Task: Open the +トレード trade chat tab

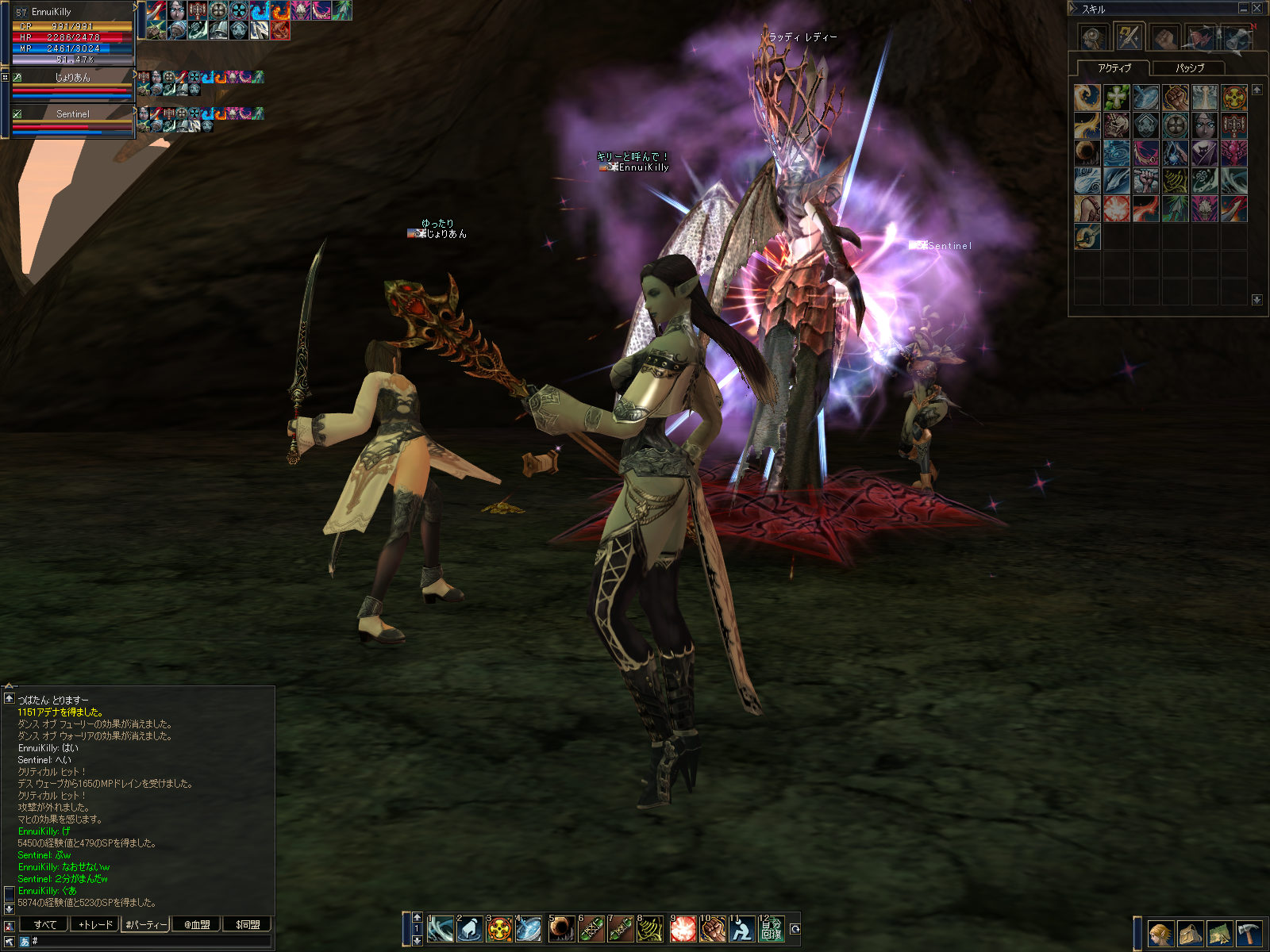Action: coord(95,924)
